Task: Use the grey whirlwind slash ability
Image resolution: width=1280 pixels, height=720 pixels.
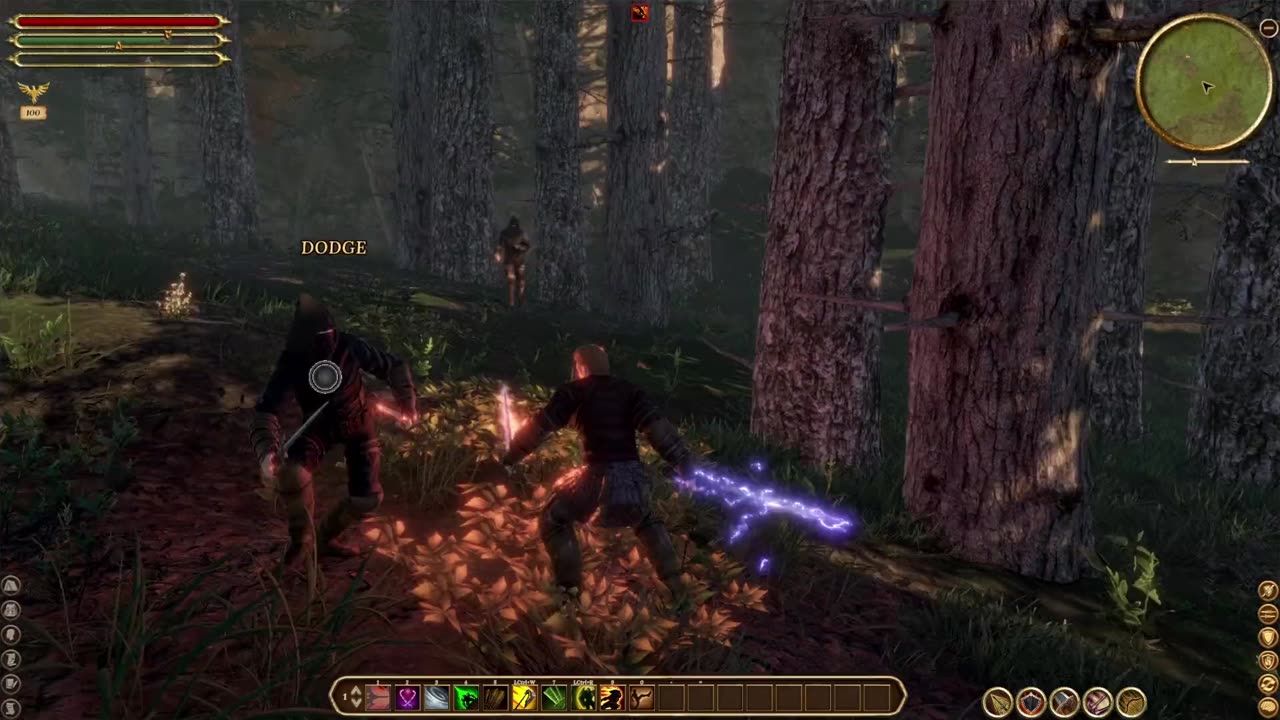Action: coord(436,698)
